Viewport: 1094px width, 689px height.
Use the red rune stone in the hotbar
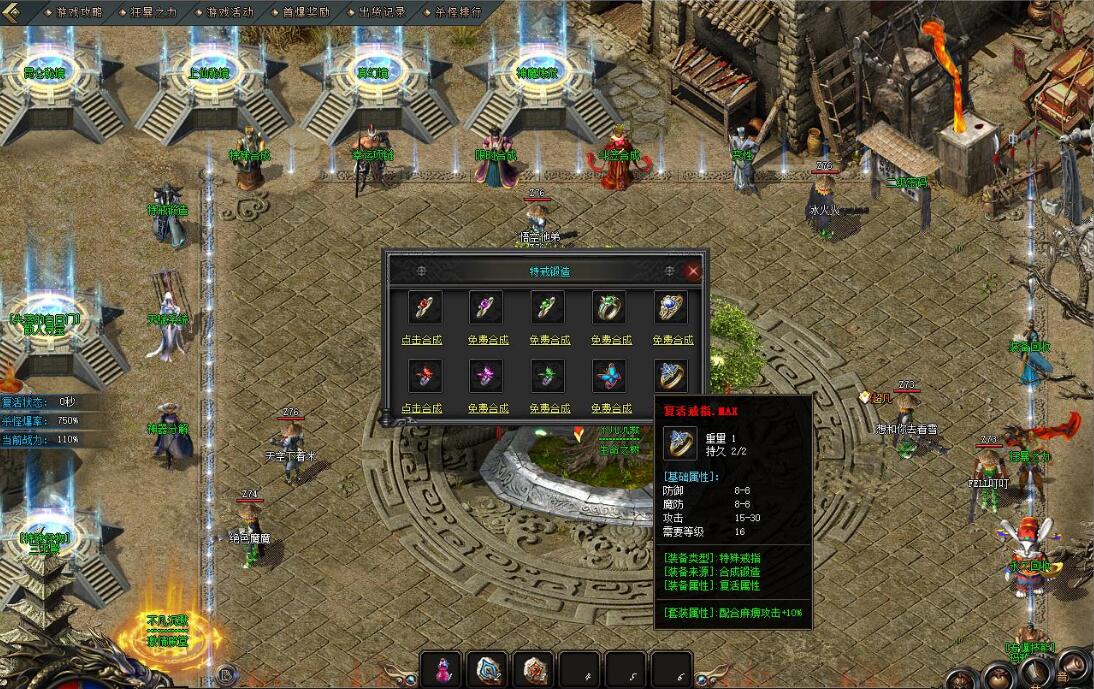coord(533,670)
